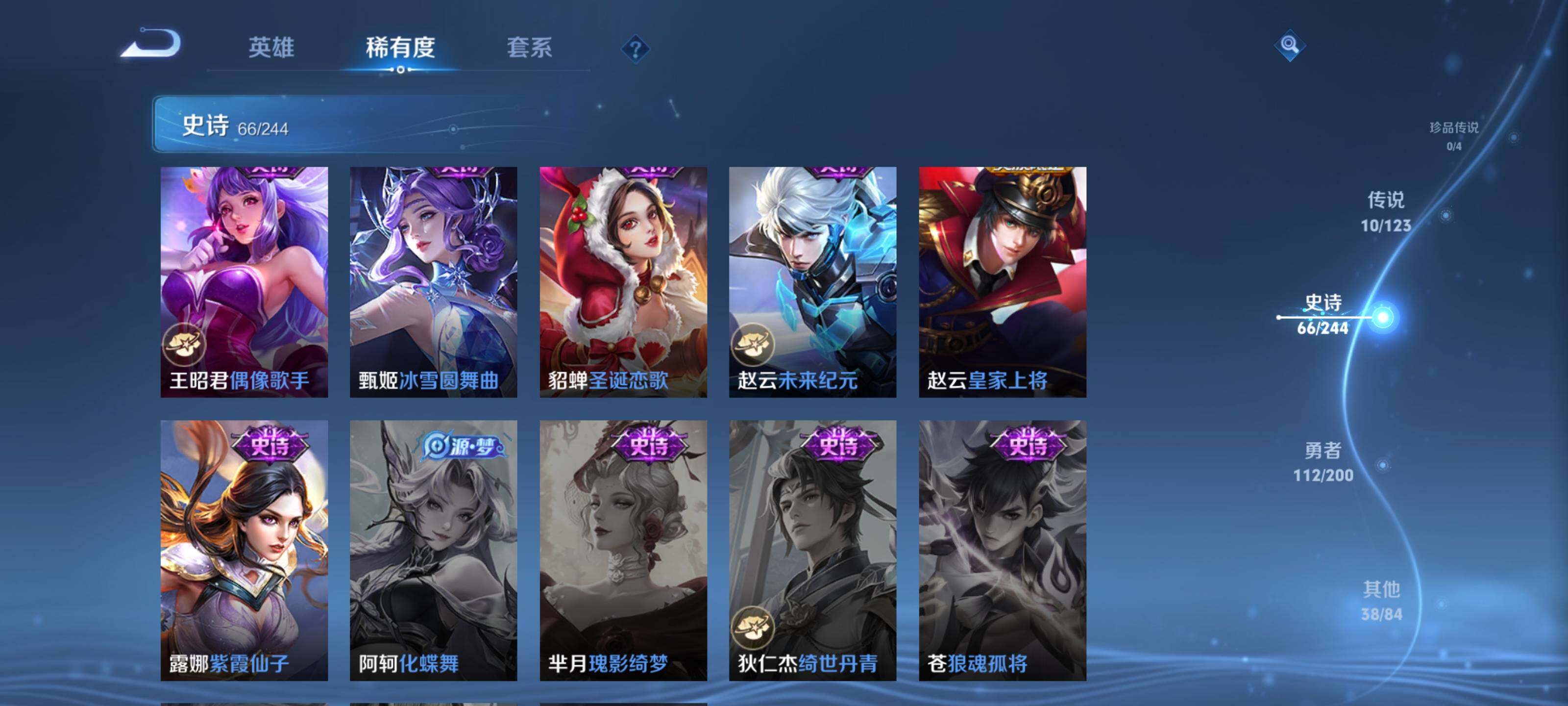Click the magnifying glass search icon
This screenshot has height=706, width=1568.
pyautogui.click(x=1289, y=45)
